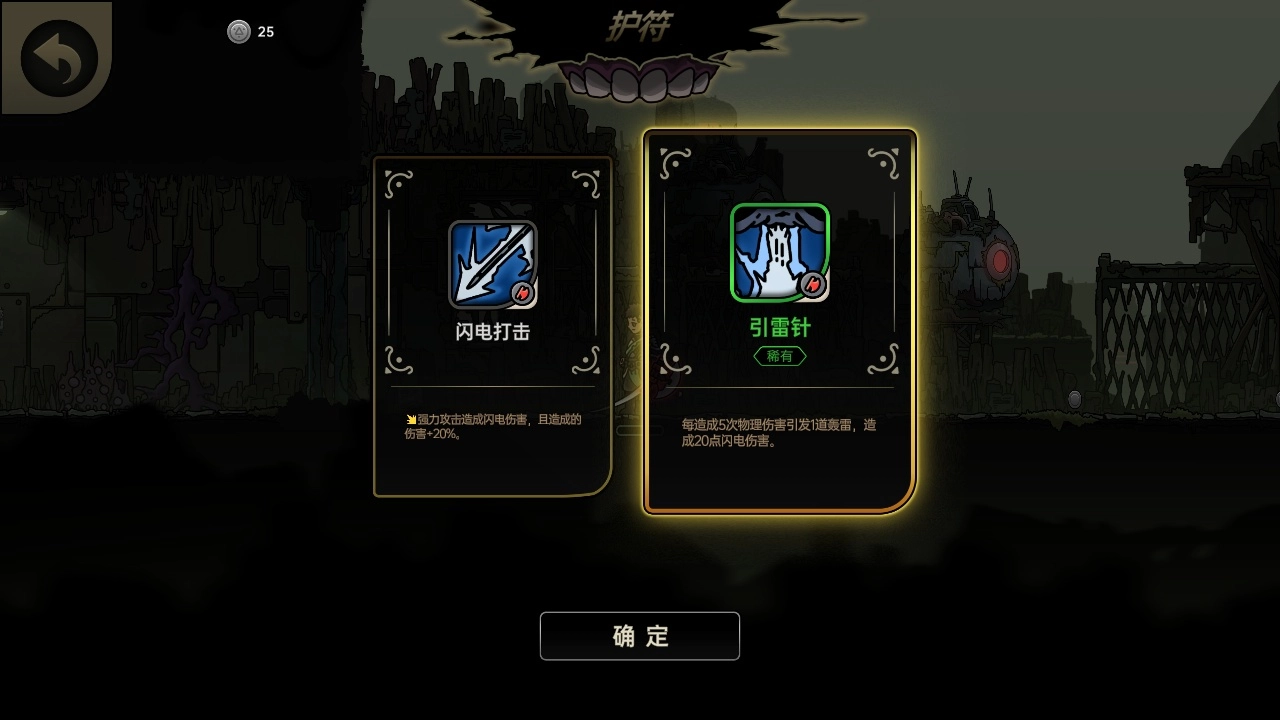The width and height of the screenshot is (1280, 720).
Task: Click red lightning badge on 闪电打击 icon
Action: [x=523, y=293]
